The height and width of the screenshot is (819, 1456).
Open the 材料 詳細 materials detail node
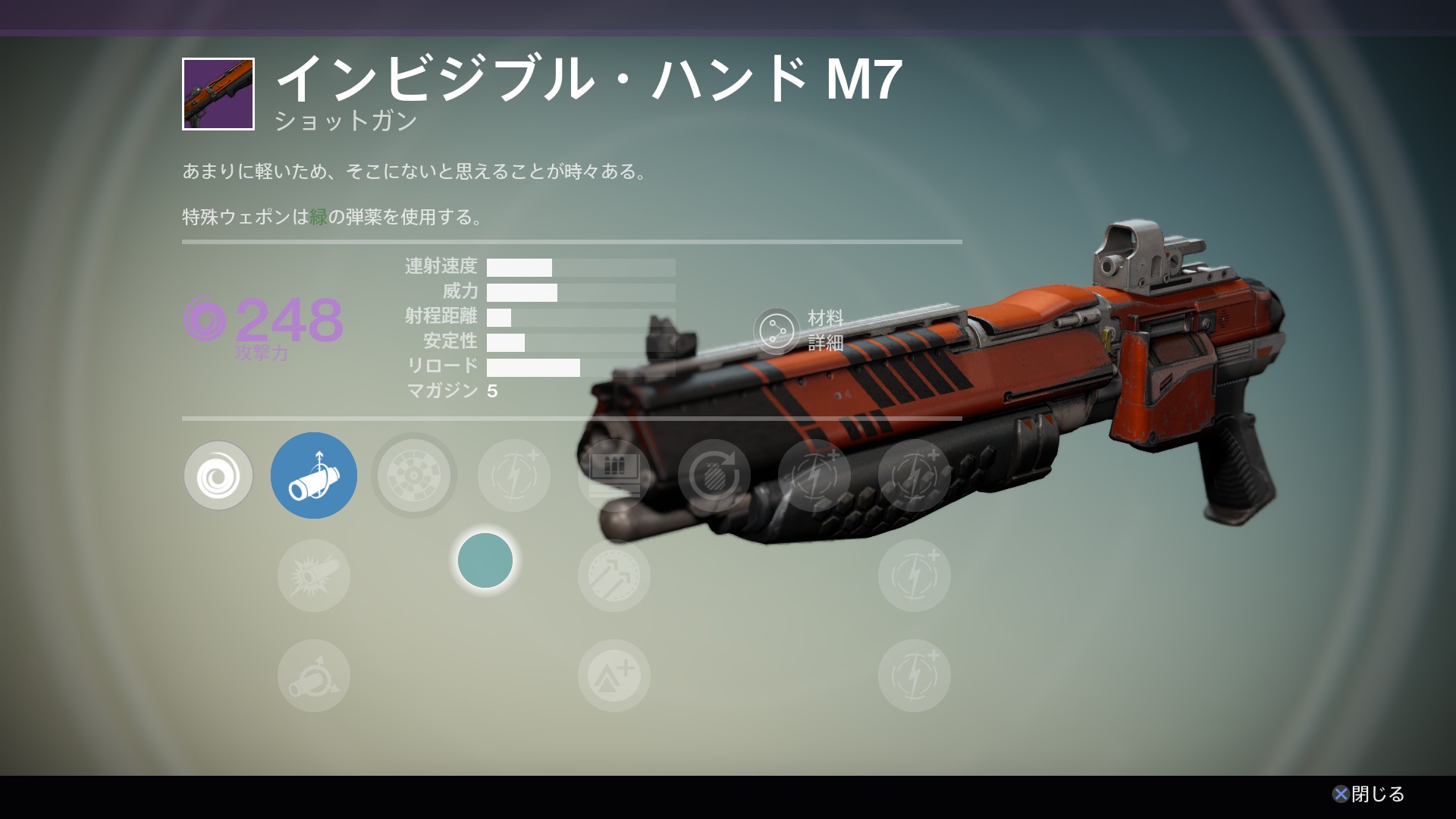[777, 331]
